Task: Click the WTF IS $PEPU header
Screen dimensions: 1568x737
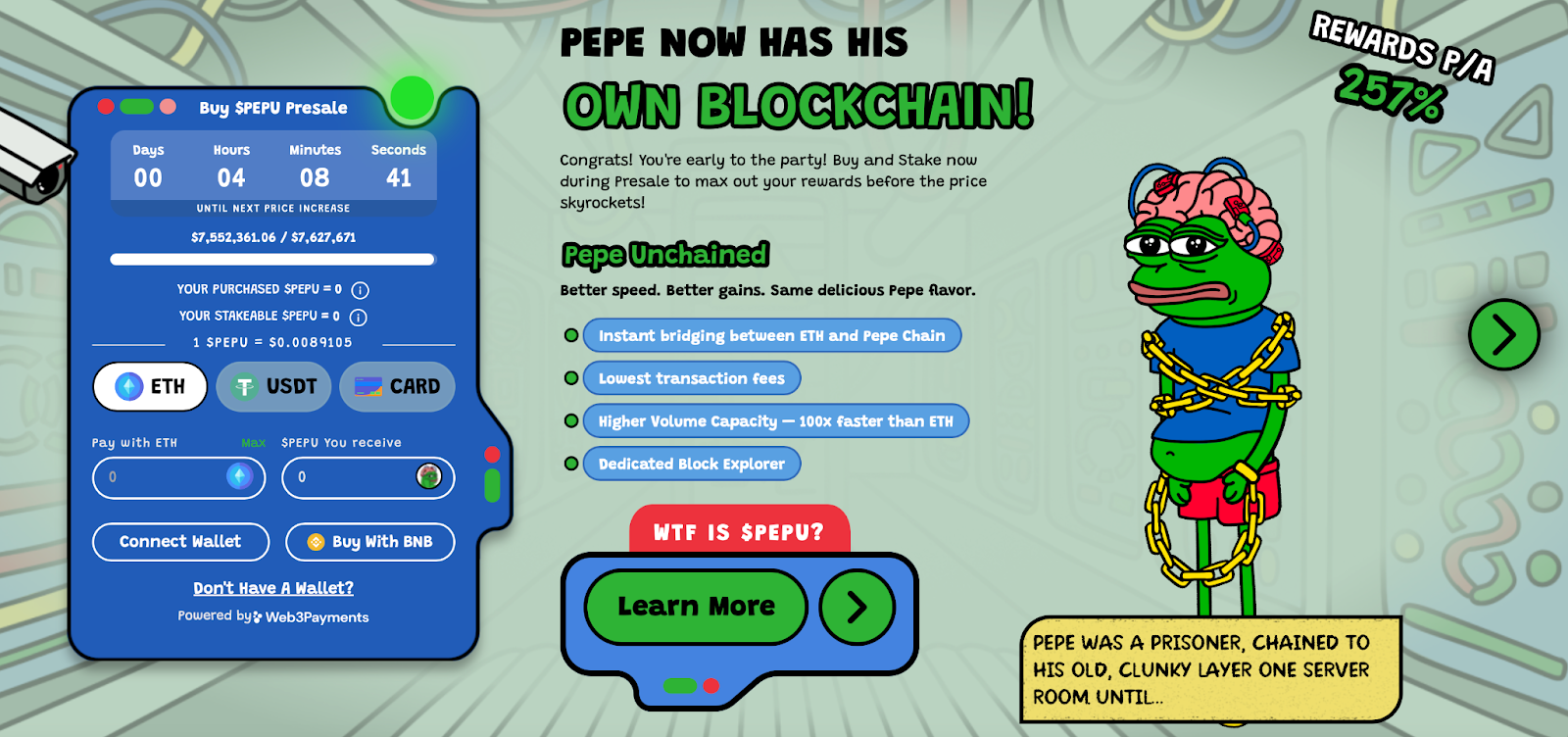Action: 738,531
